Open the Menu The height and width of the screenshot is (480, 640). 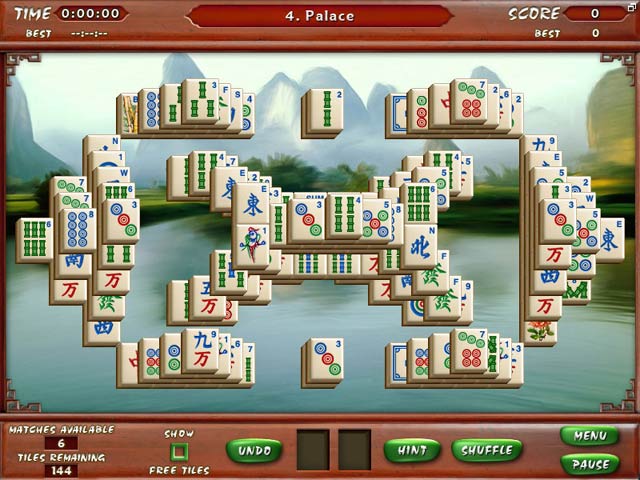(589, 436)
